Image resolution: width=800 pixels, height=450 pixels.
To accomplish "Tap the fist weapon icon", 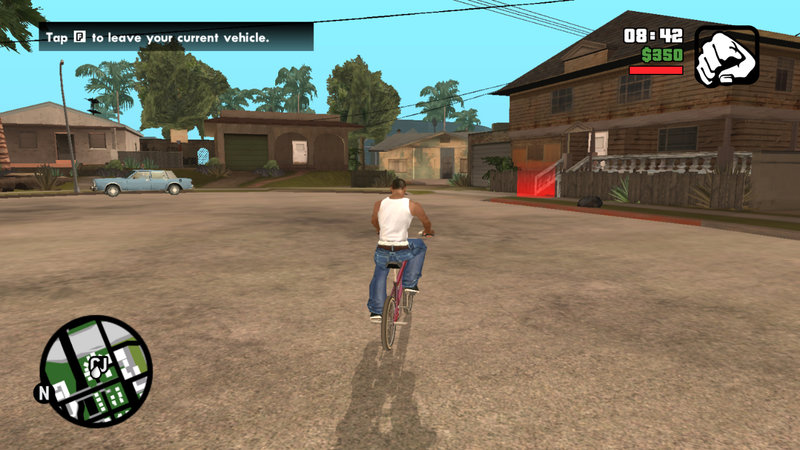I will [726, 57].
